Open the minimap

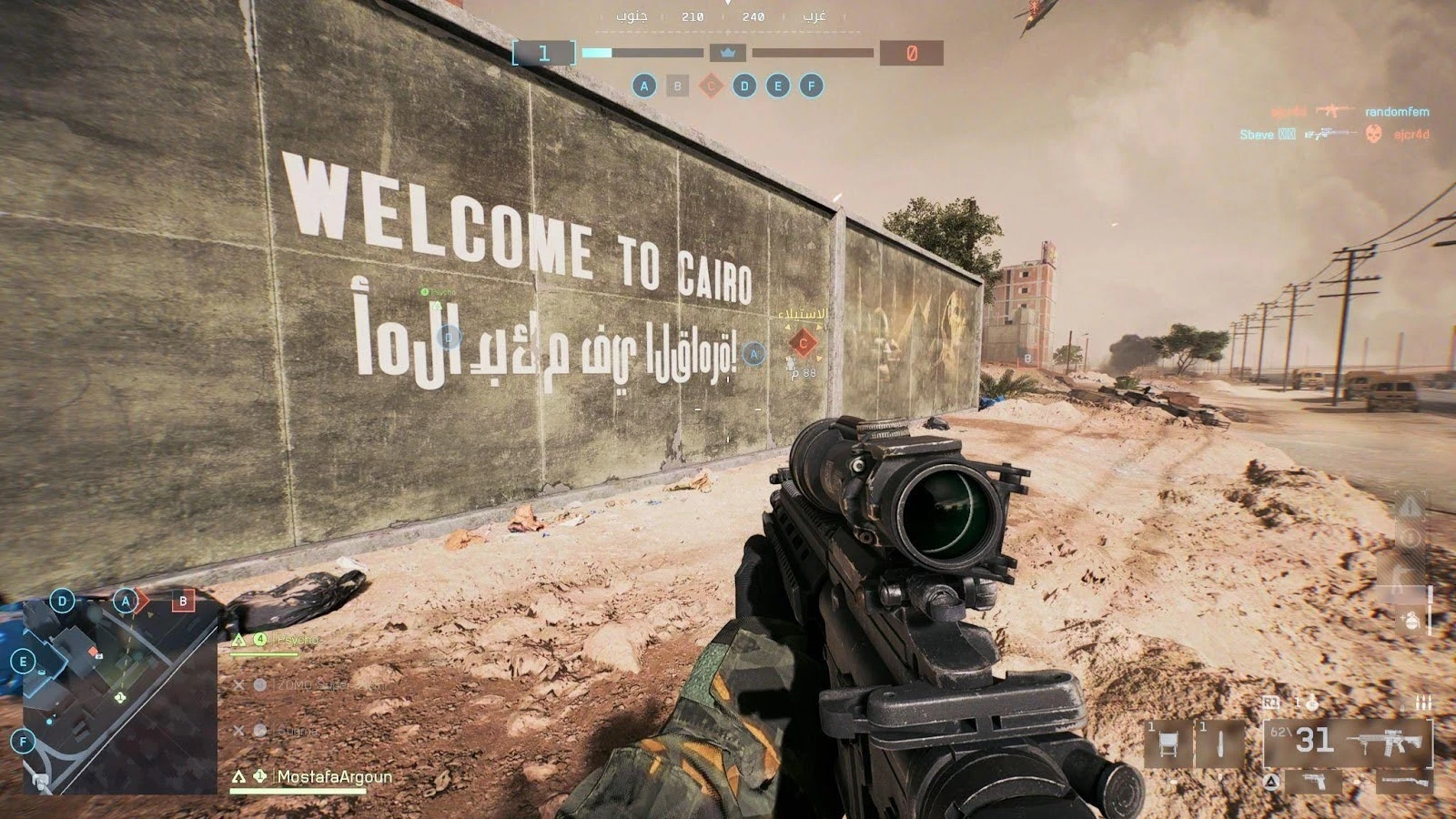coord(116,696)
